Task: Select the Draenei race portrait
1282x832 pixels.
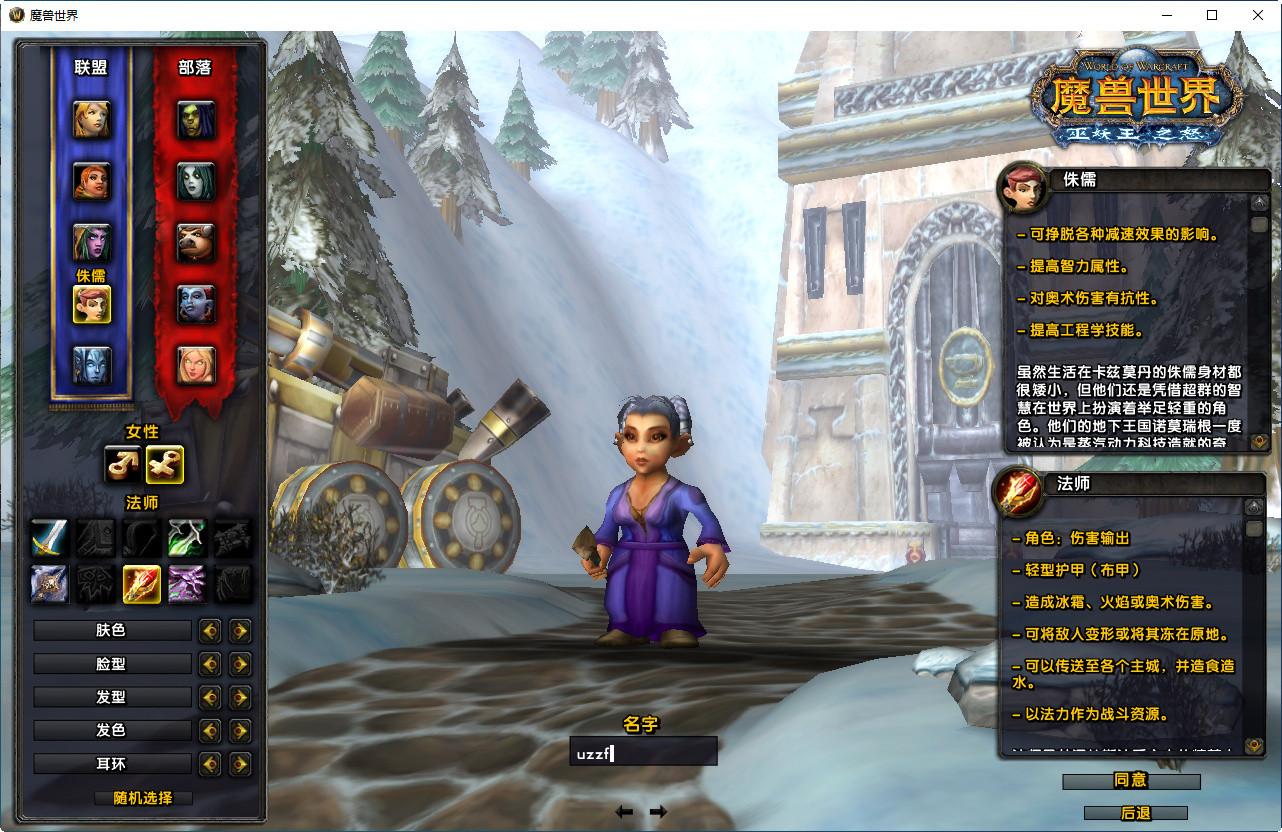Action: point(92,366)
